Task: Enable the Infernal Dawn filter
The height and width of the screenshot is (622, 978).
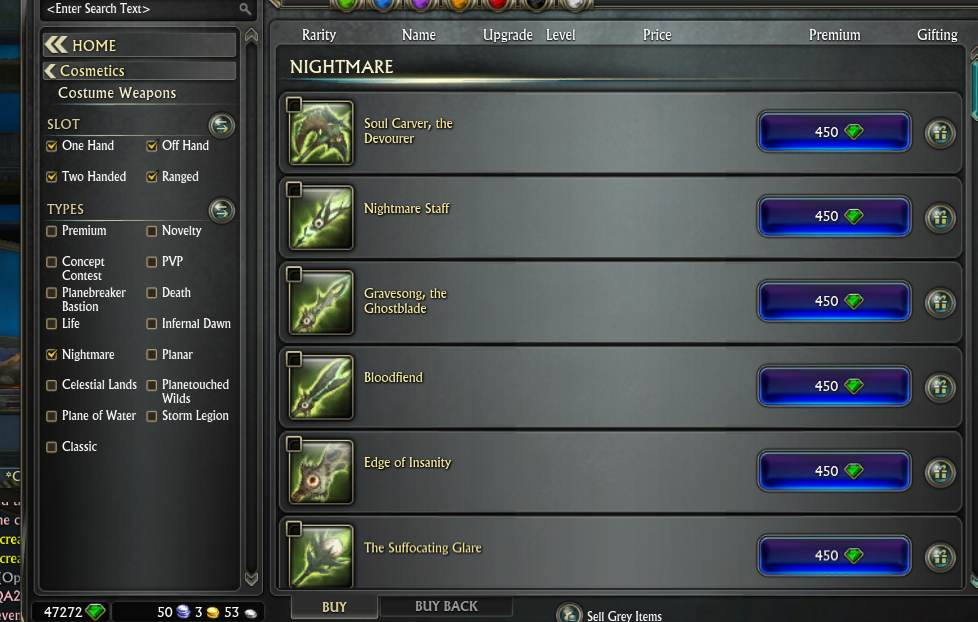Action: pyautogui.click(x=152, y=324)
